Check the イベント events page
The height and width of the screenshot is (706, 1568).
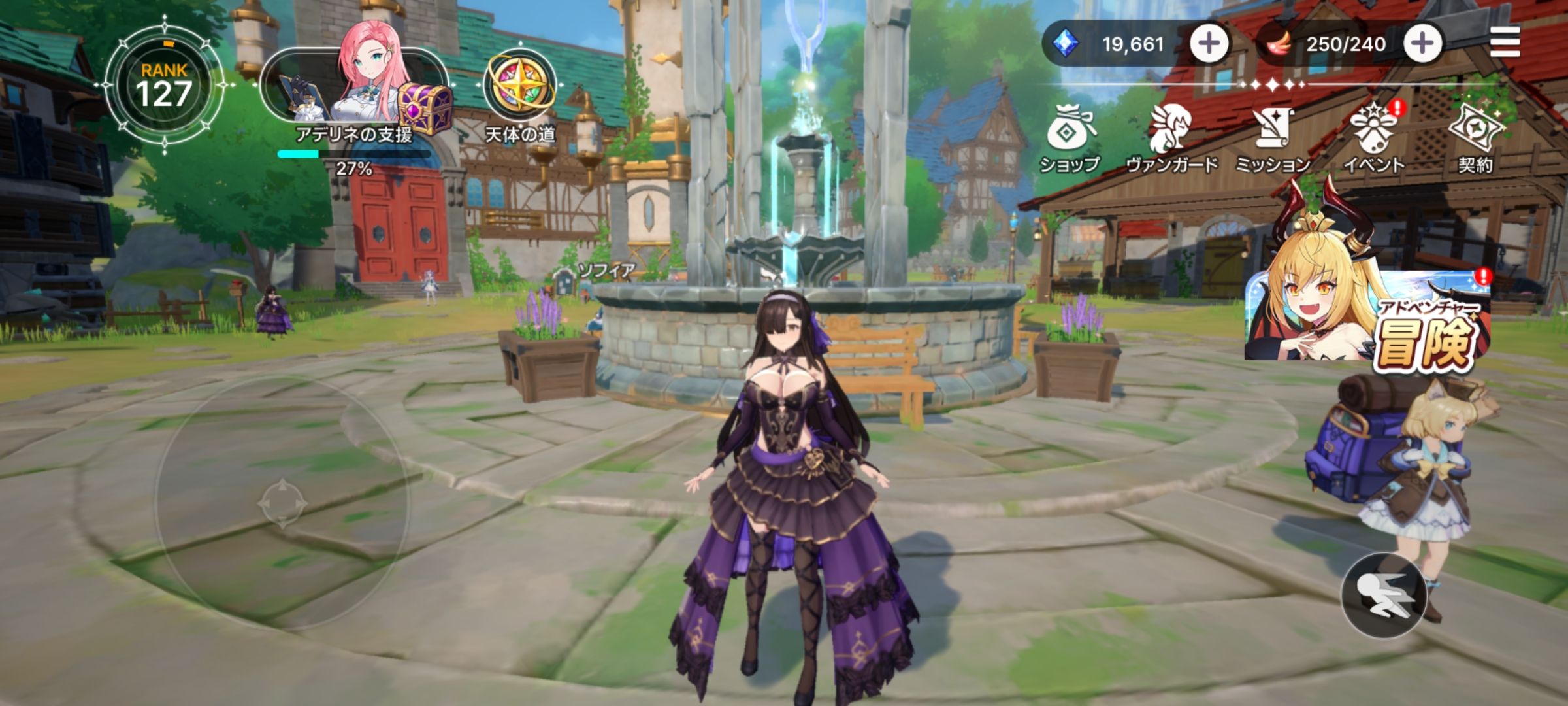click(x=1373, y=139)
